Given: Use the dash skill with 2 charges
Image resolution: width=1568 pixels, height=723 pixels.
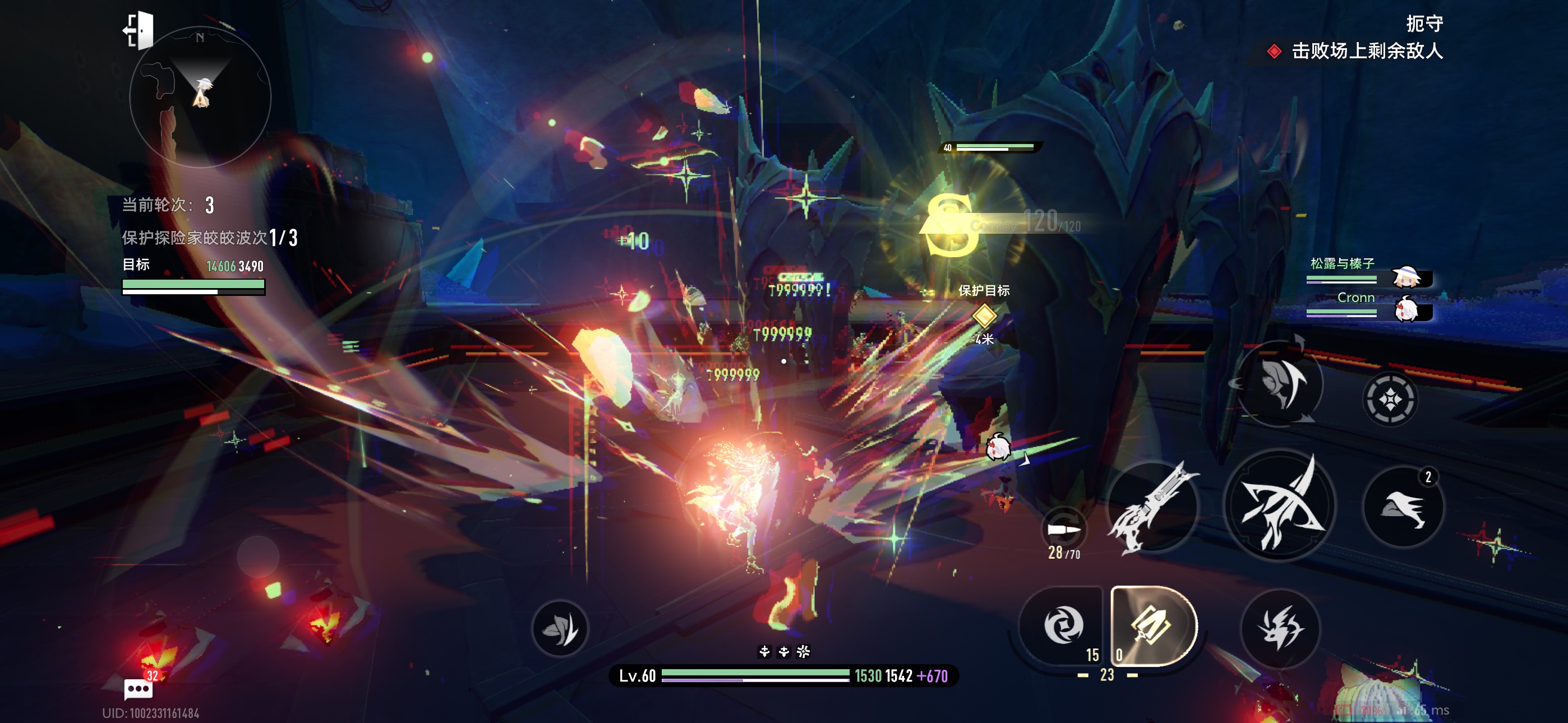Looking at the screenshot, I should pos(1403,506).
